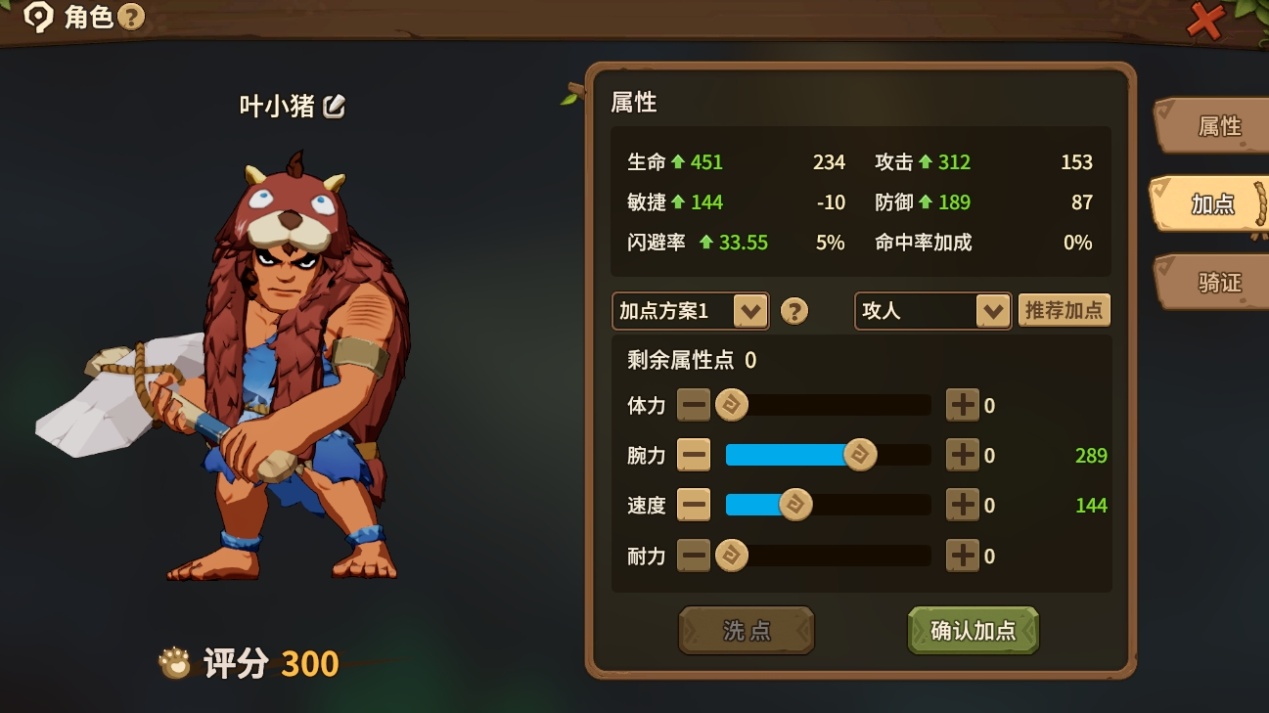Image resolution: width=1269 pixels, height=713 pixels.
Task: Edit the character name 叶小猪
Action: tap(334, 106)
